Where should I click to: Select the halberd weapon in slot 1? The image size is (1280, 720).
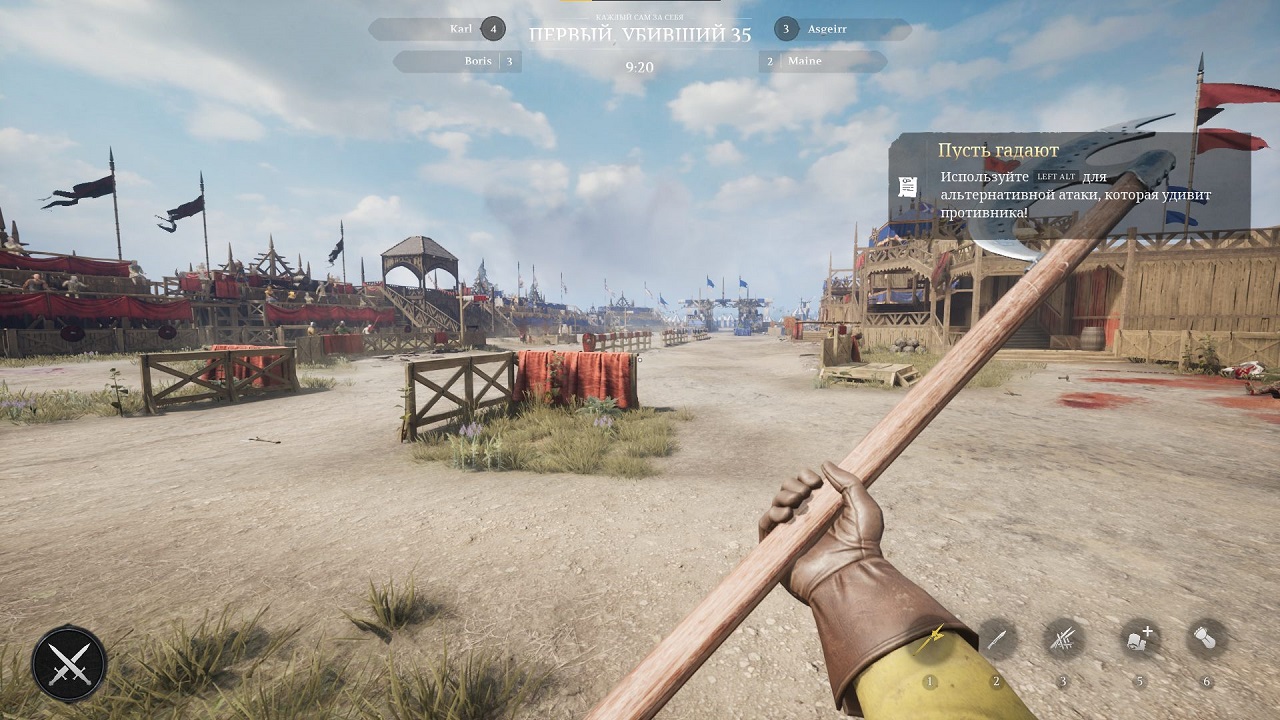[x=931, y=640]
